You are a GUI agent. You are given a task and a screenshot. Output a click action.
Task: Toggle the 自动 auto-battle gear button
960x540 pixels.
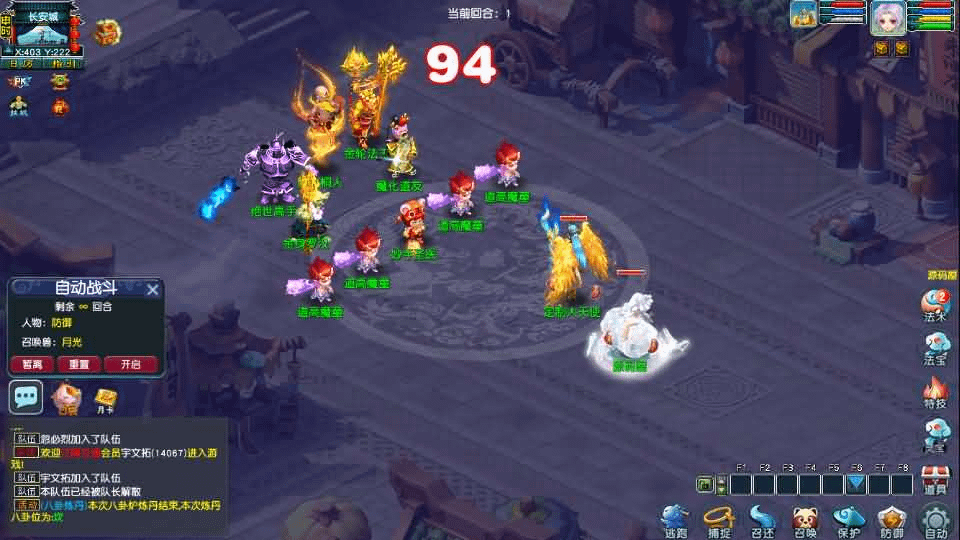coord(936,520)
